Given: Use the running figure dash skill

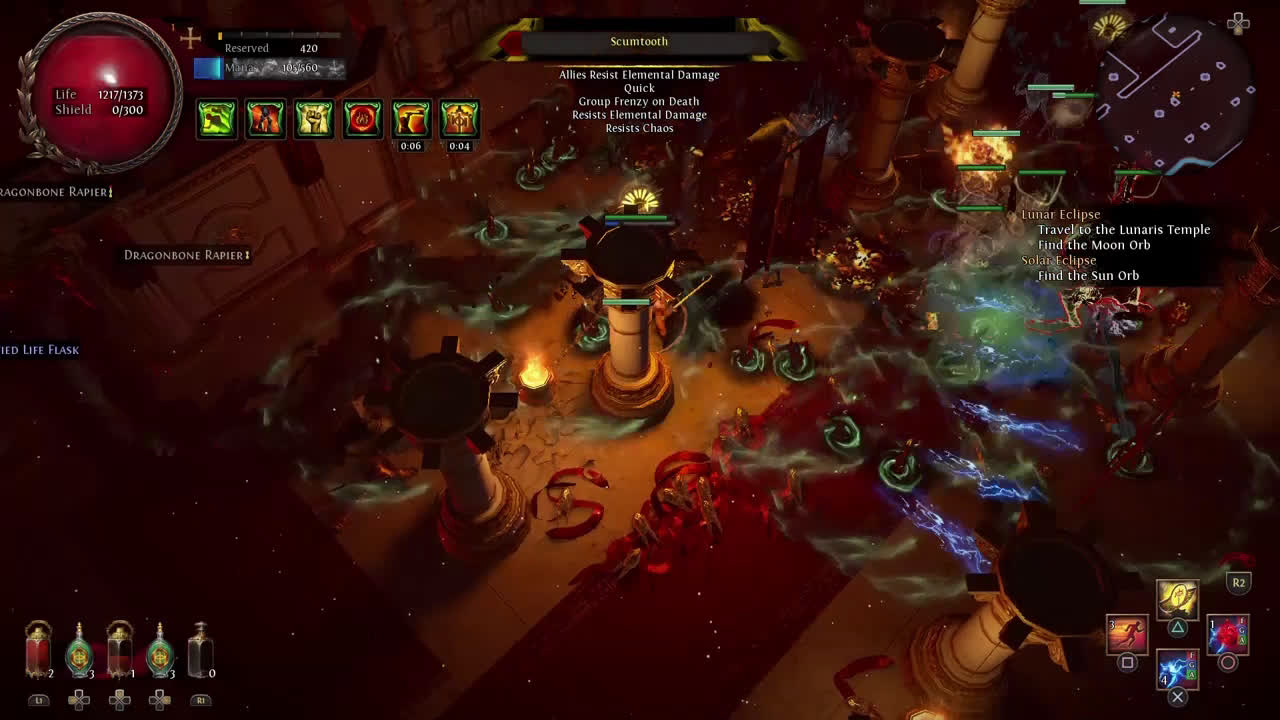Looking at the screenshot, I should (x=1127, y=635).
